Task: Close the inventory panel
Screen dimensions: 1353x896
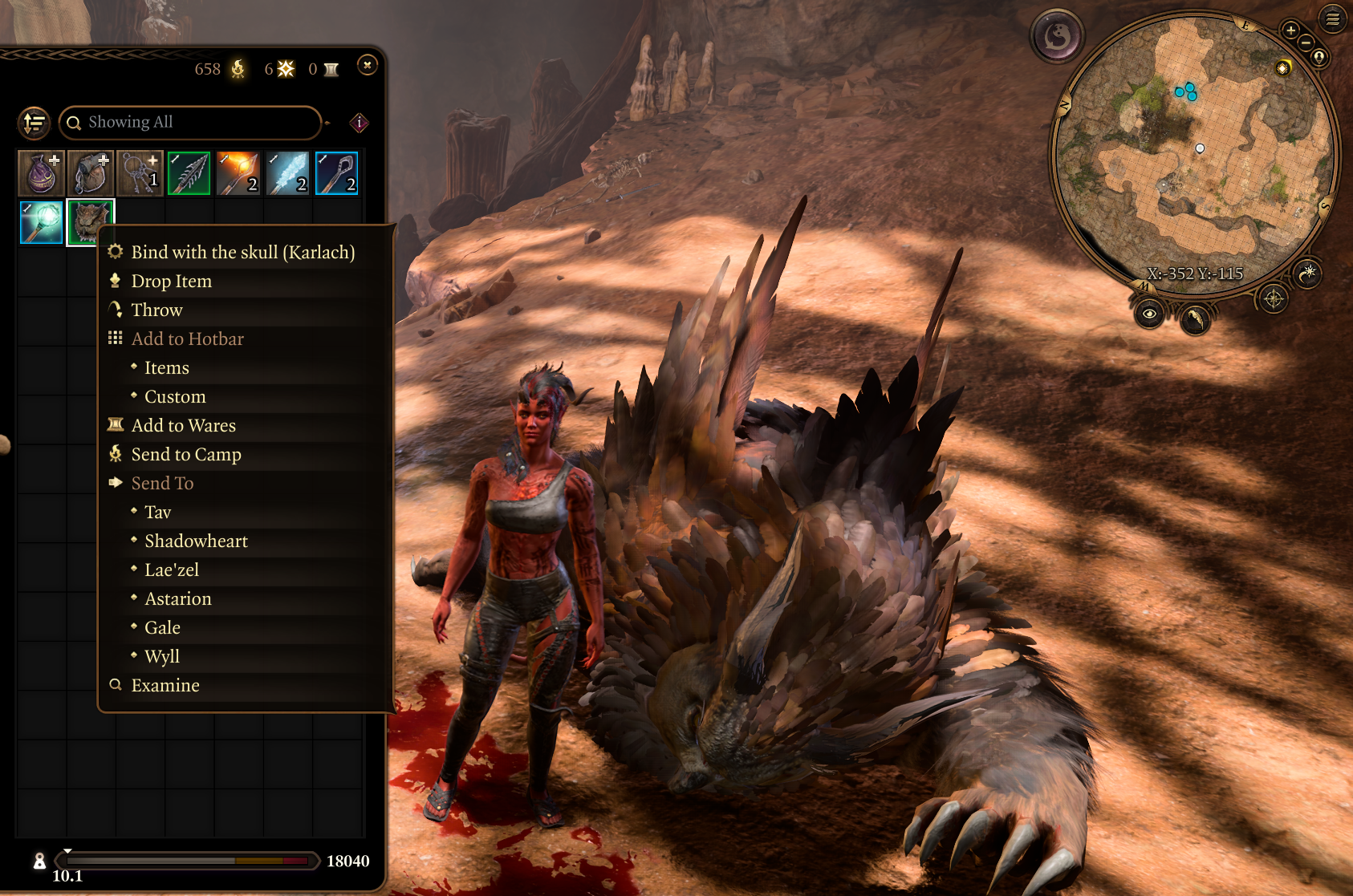Action: coord(368,66)
